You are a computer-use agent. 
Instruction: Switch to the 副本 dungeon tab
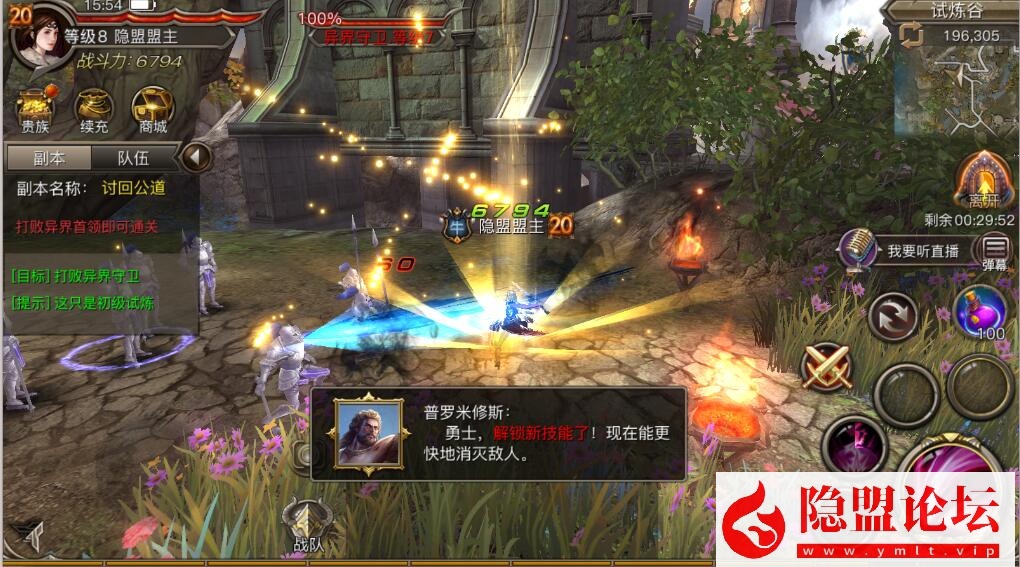(x=48, y=158)
